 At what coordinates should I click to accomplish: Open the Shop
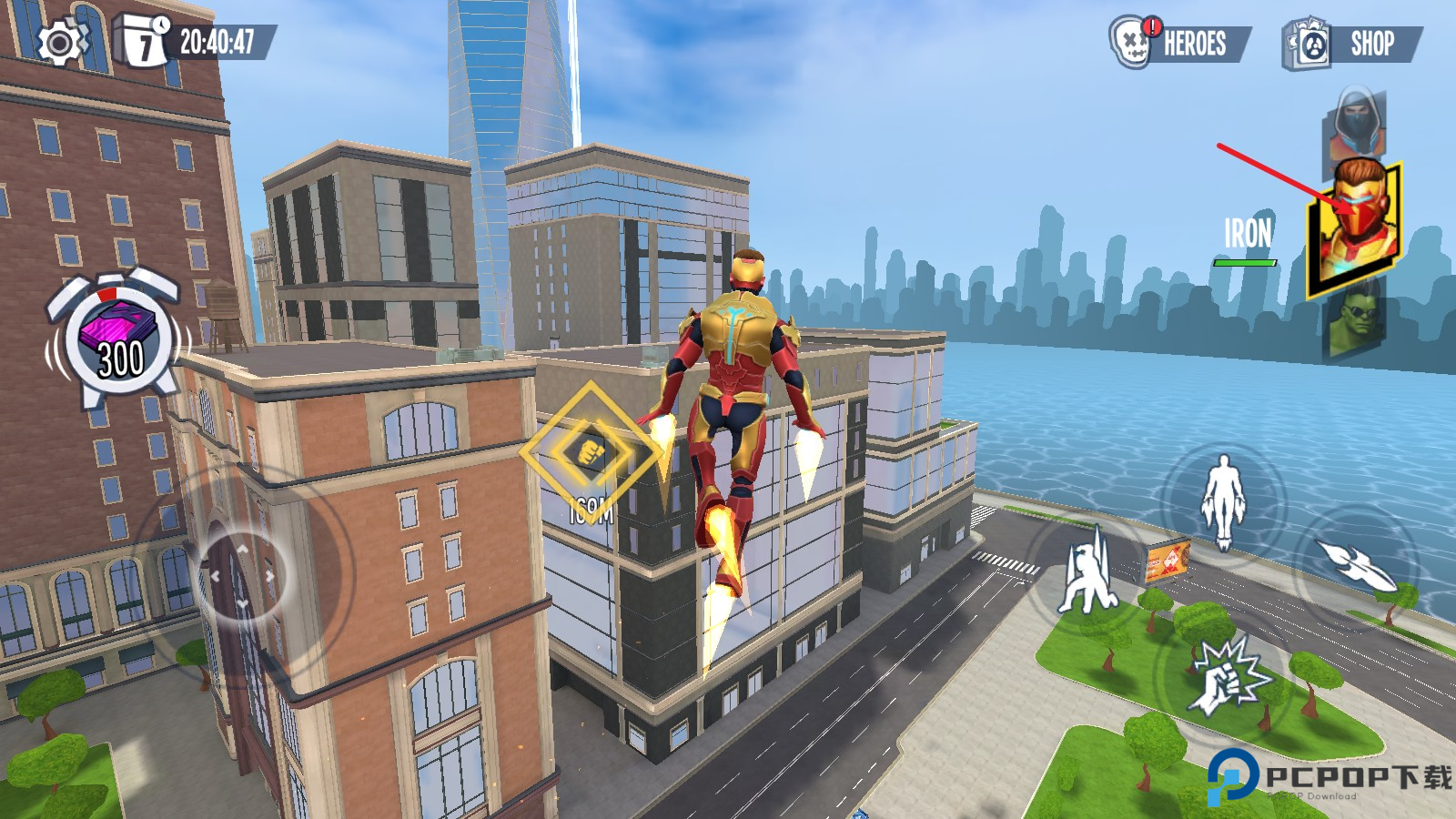[x=1351, y=44]
